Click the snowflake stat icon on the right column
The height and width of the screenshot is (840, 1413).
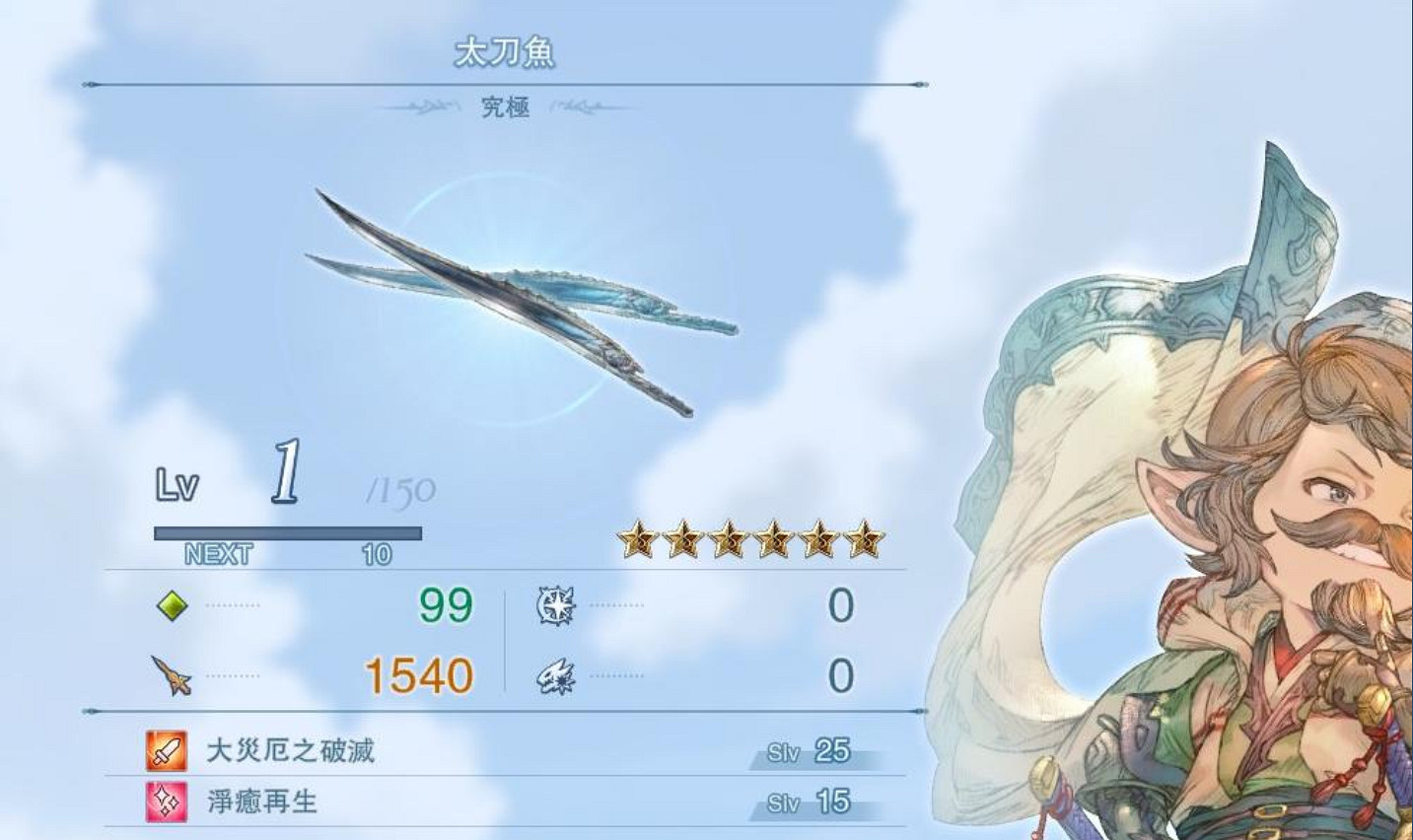point(555,608)
